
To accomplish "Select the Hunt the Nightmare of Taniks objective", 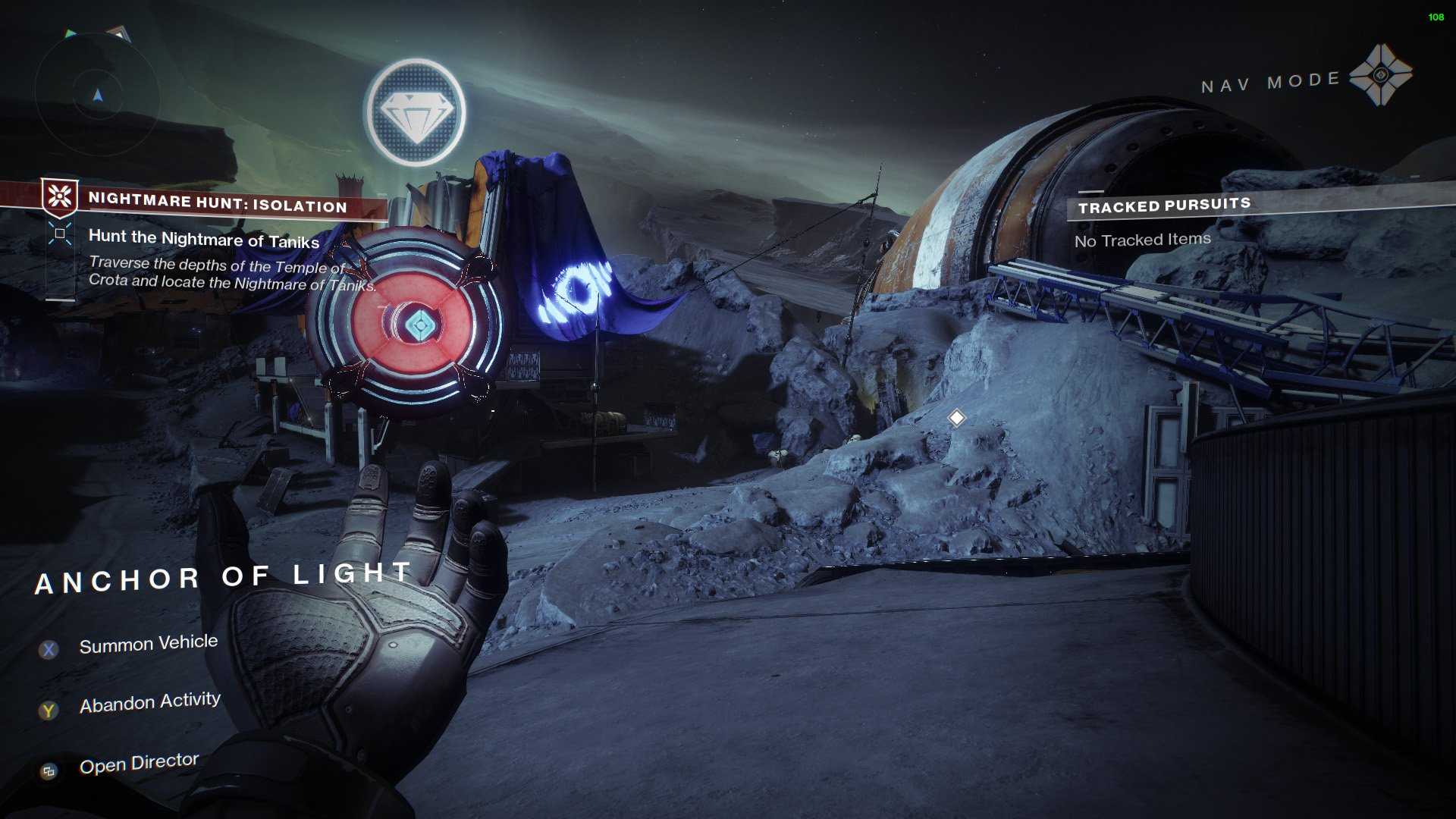I will (x=203, y=239).
